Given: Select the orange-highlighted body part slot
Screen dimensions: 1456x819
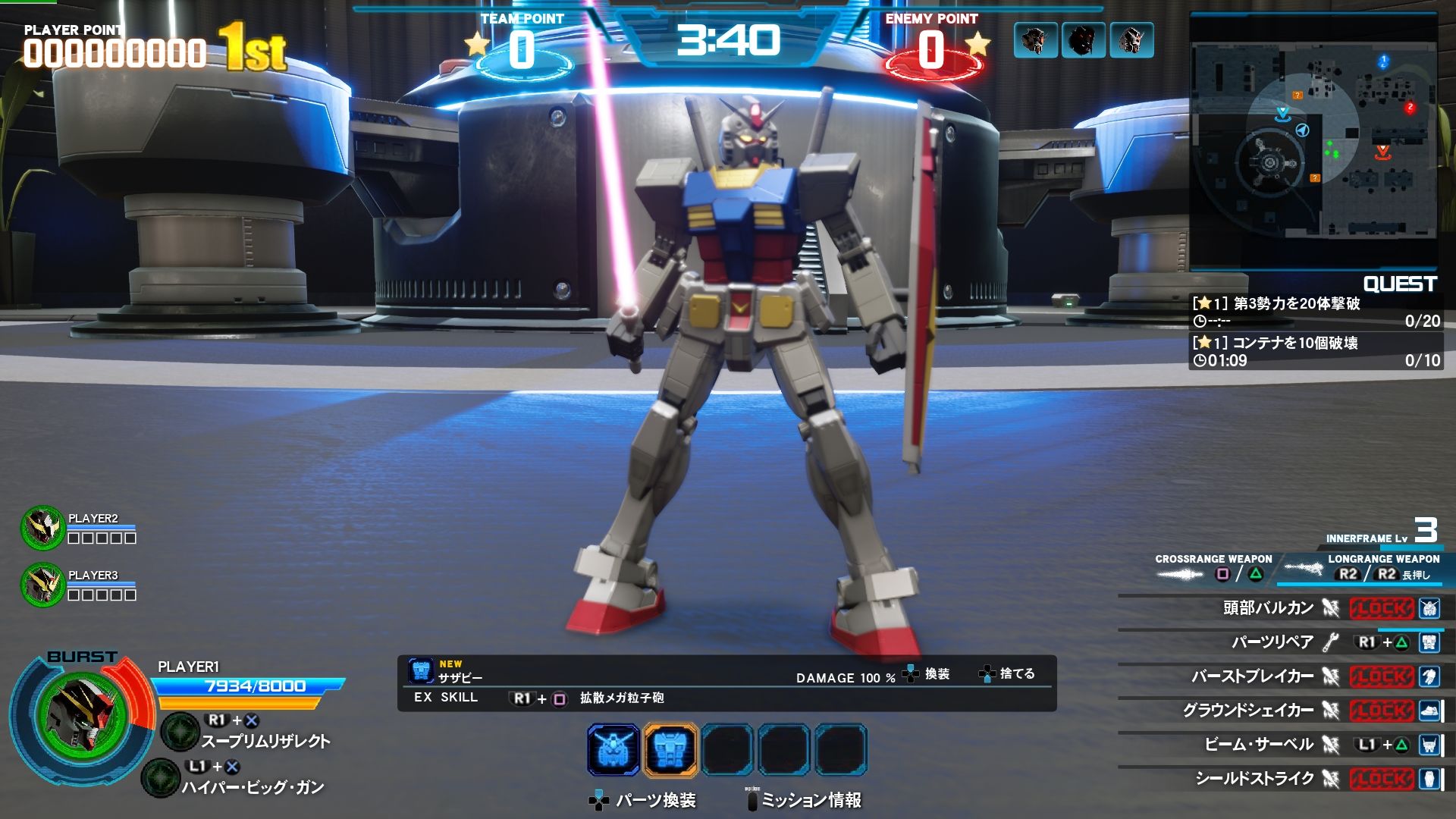Looking at the screenshot, I should (x=670, y=750).
